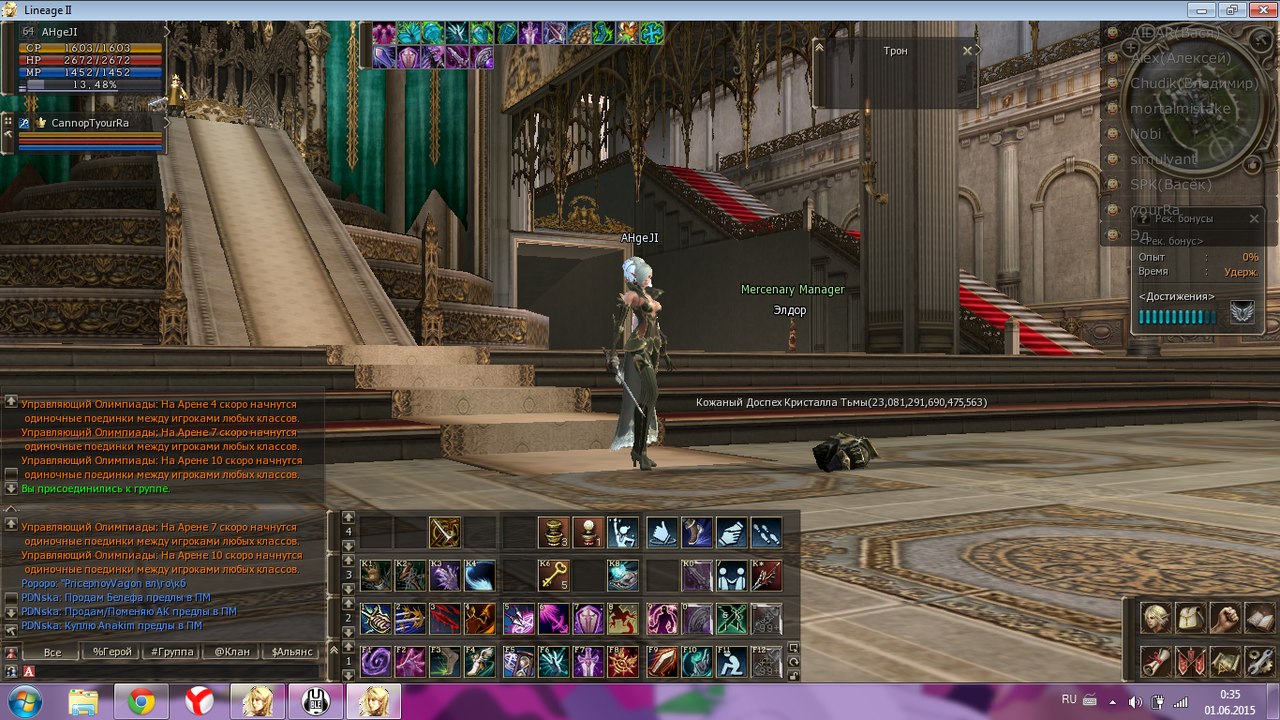Viewport: 1280px width, 720px height.
Task: Open system settings wrench icon
Action: coord(1259,661)
